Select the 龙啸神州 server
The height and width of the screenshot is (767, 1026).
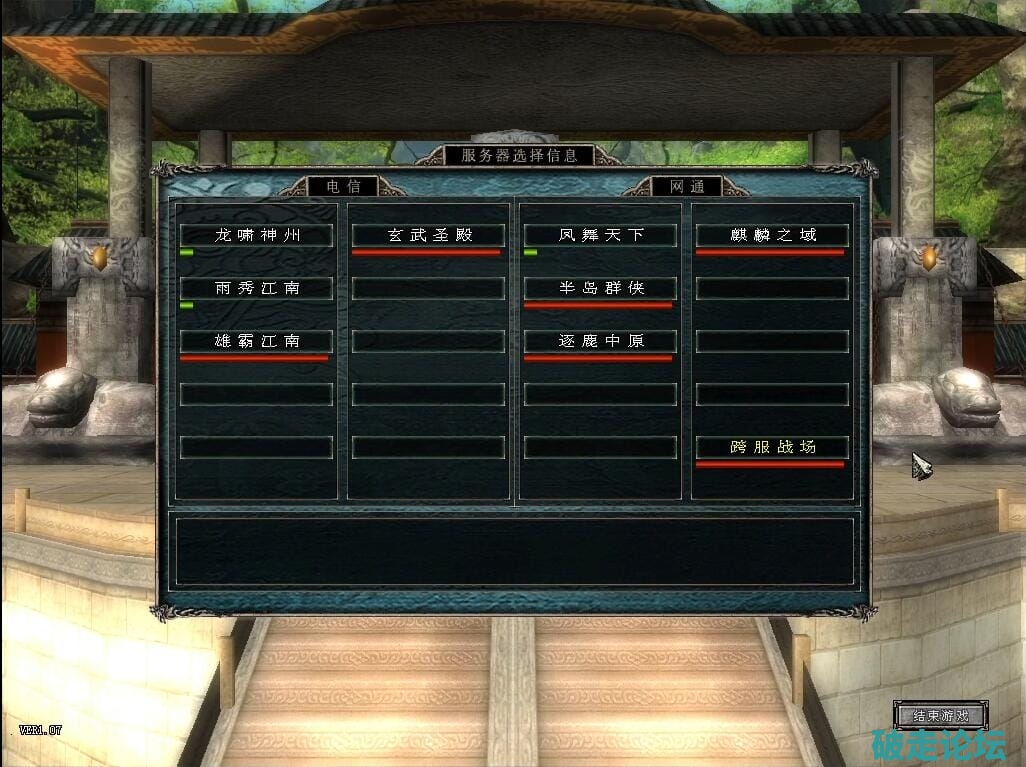pyautogui.click(x=256, y=235)
